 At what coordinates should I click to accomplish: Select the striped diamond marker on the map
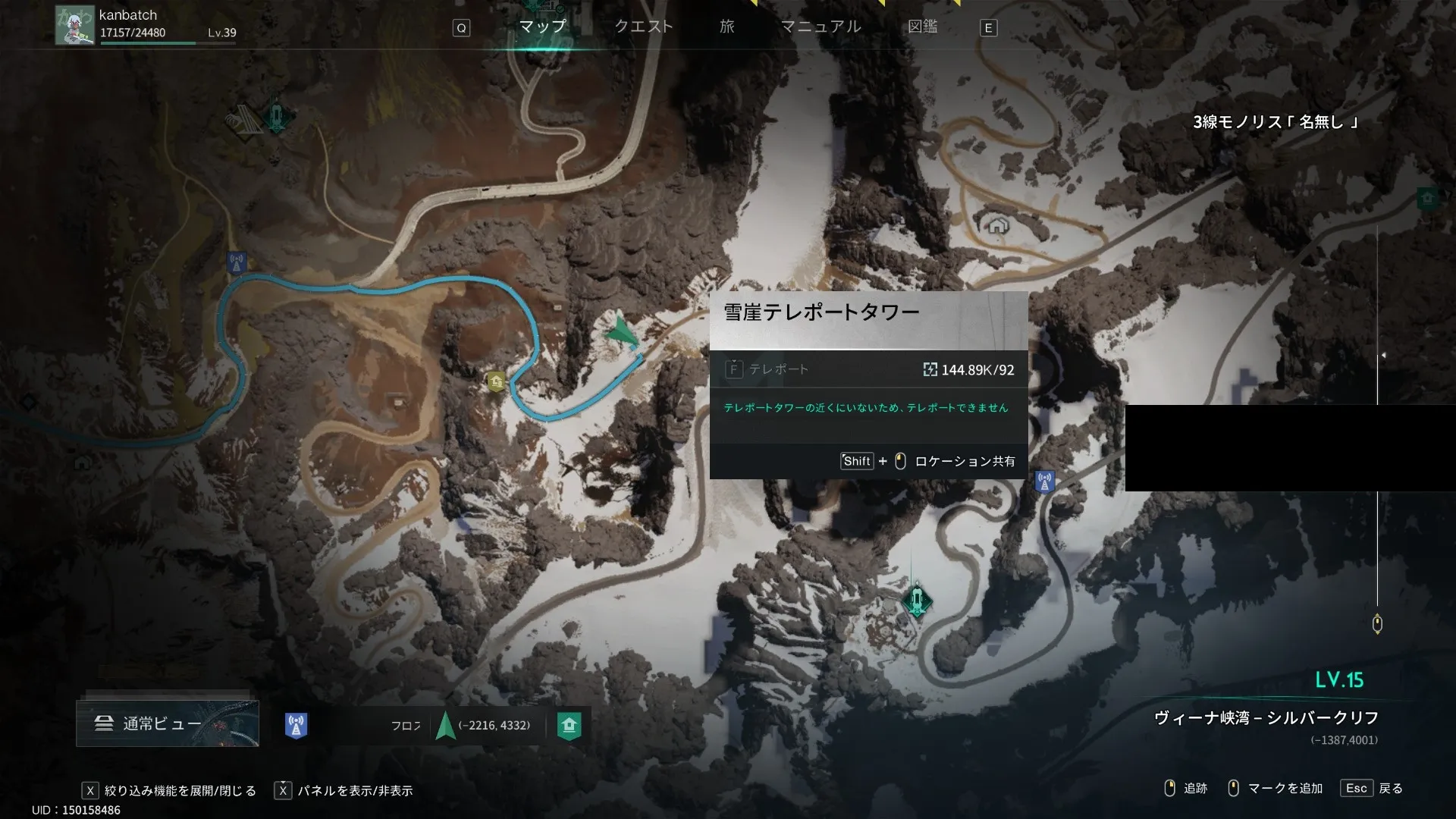tap(243, 121)
